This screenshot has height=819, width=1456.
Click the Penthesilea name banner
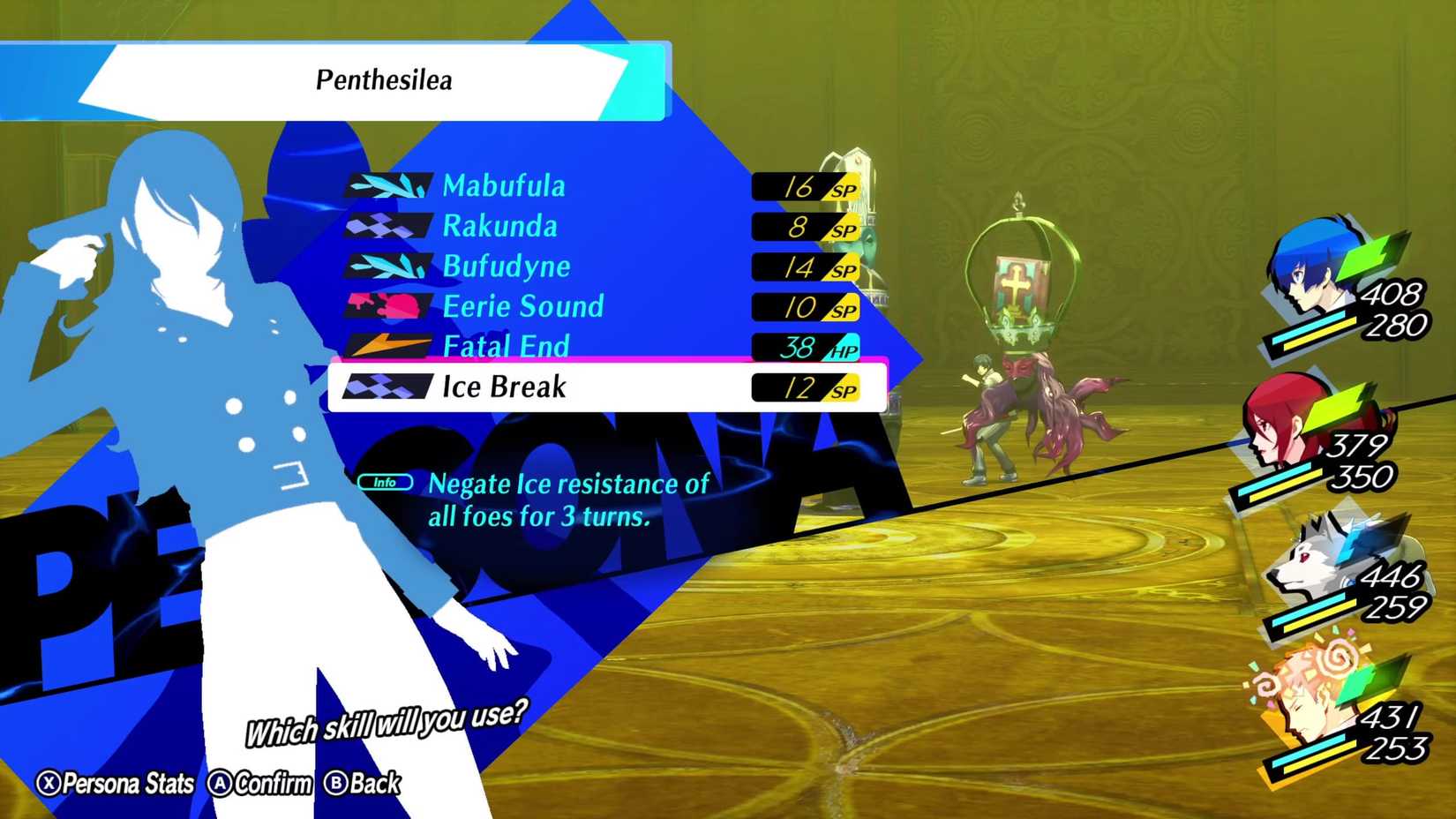(384, 81)
